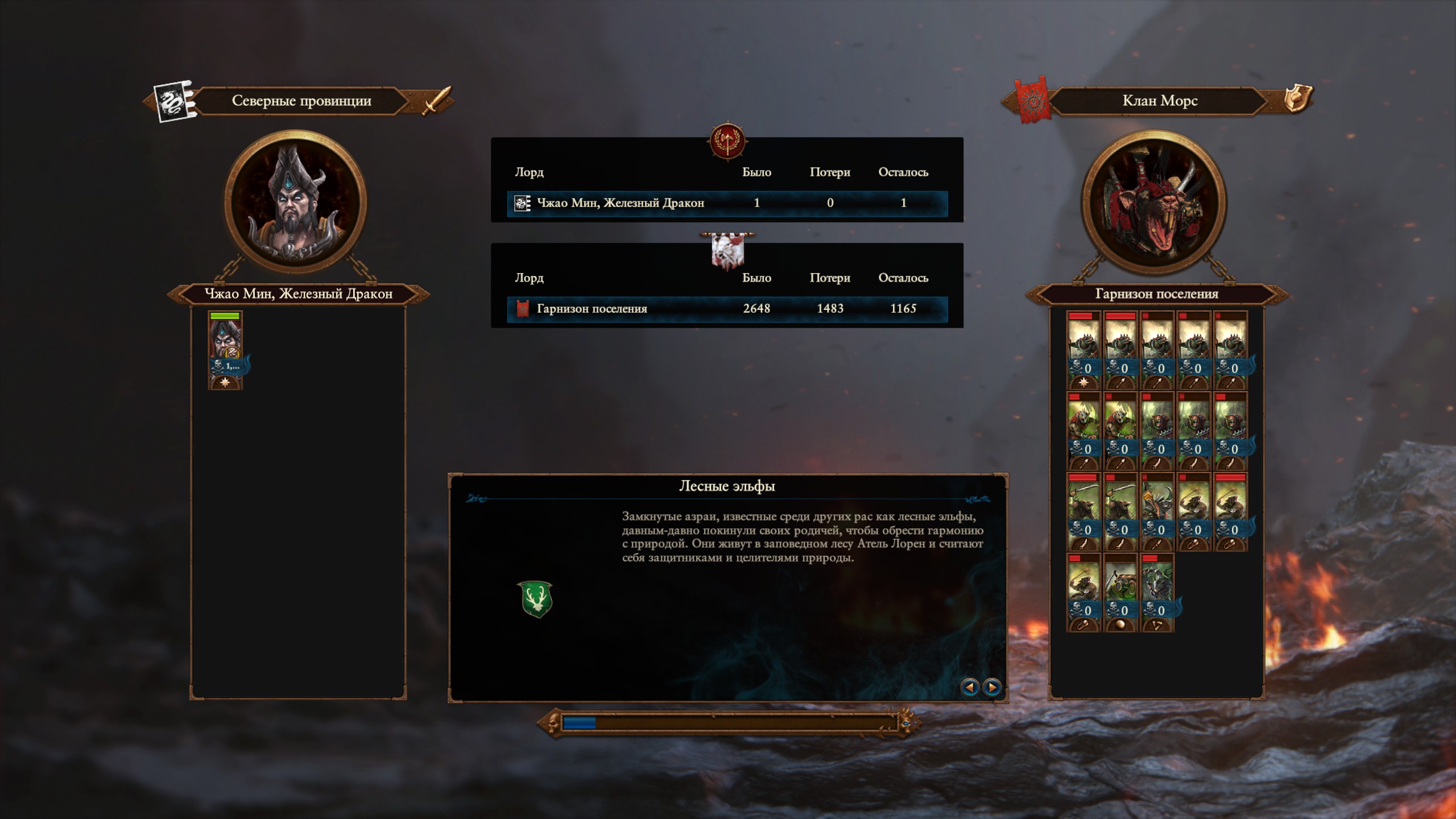
Task: Show the previous loading tip
Action: [x=970, y=687]
